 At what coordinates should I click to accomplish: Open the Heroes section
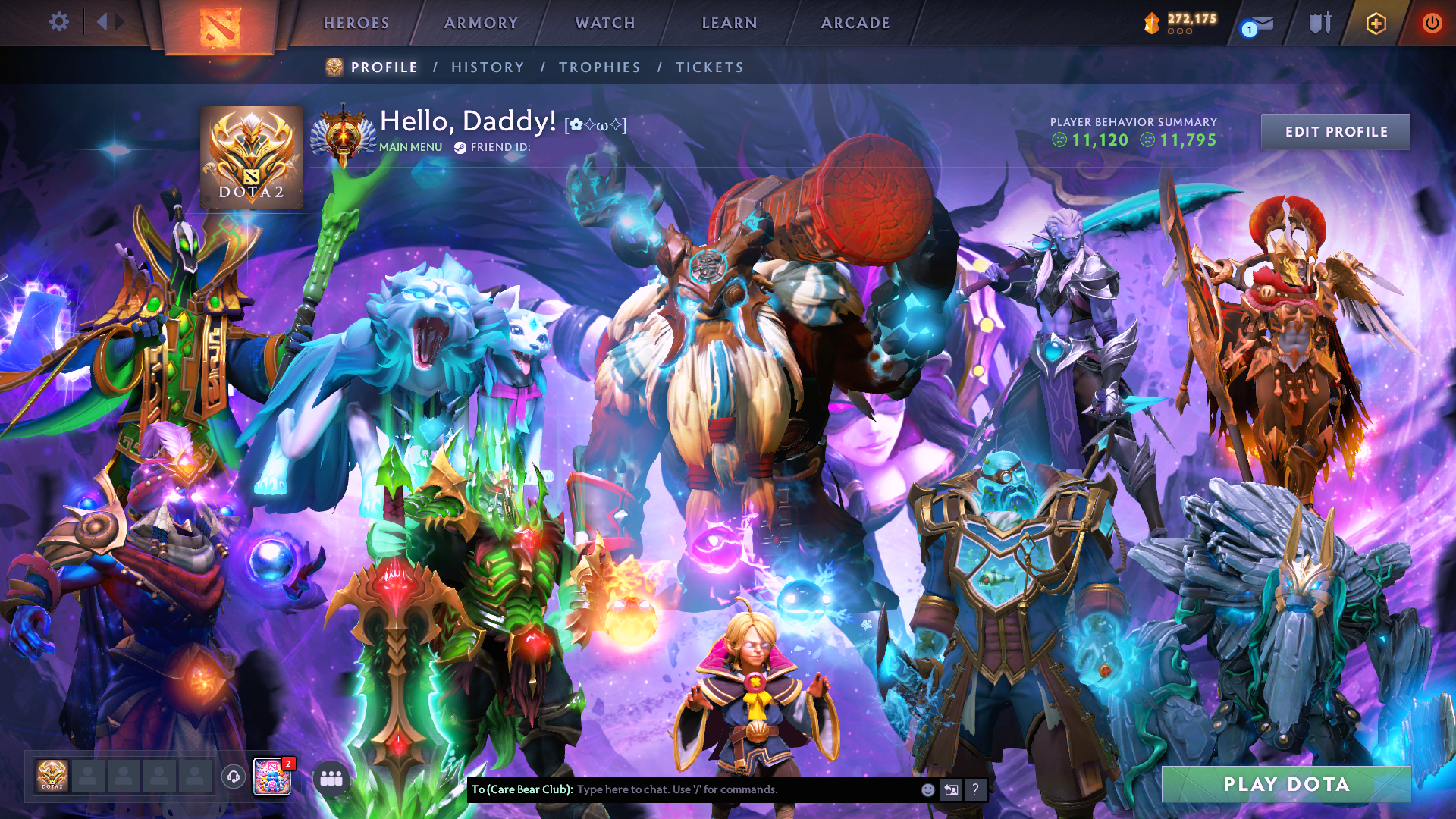coord(356,23)
